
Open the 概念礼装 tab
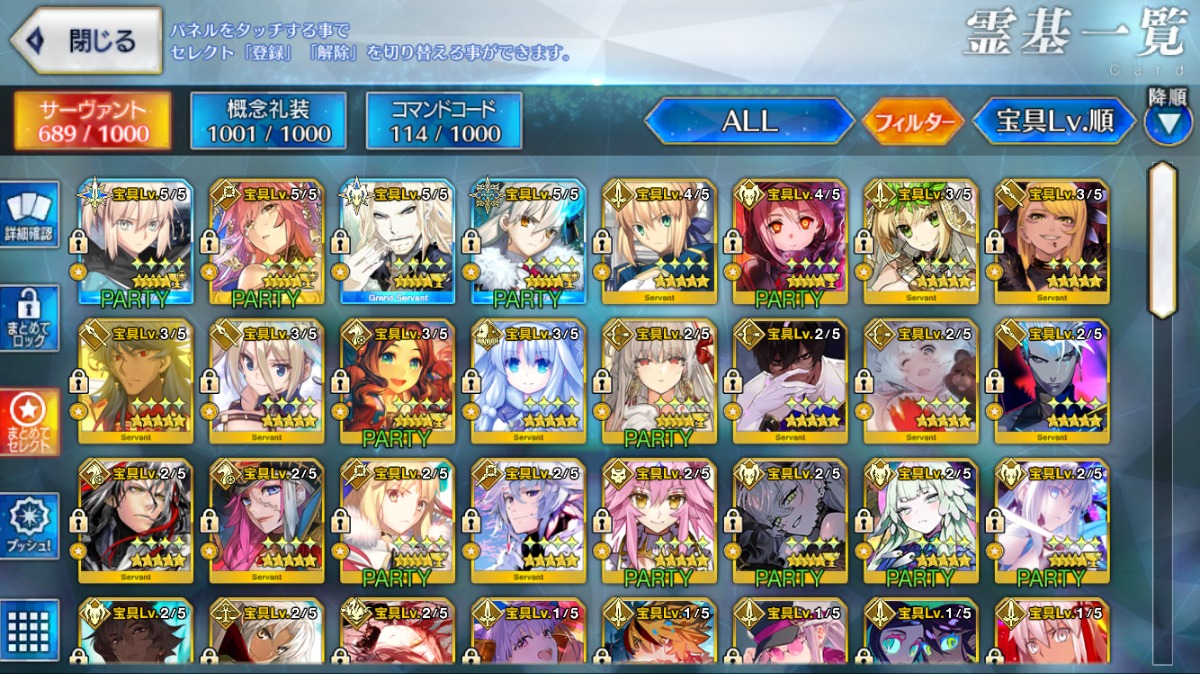(268, 121)
